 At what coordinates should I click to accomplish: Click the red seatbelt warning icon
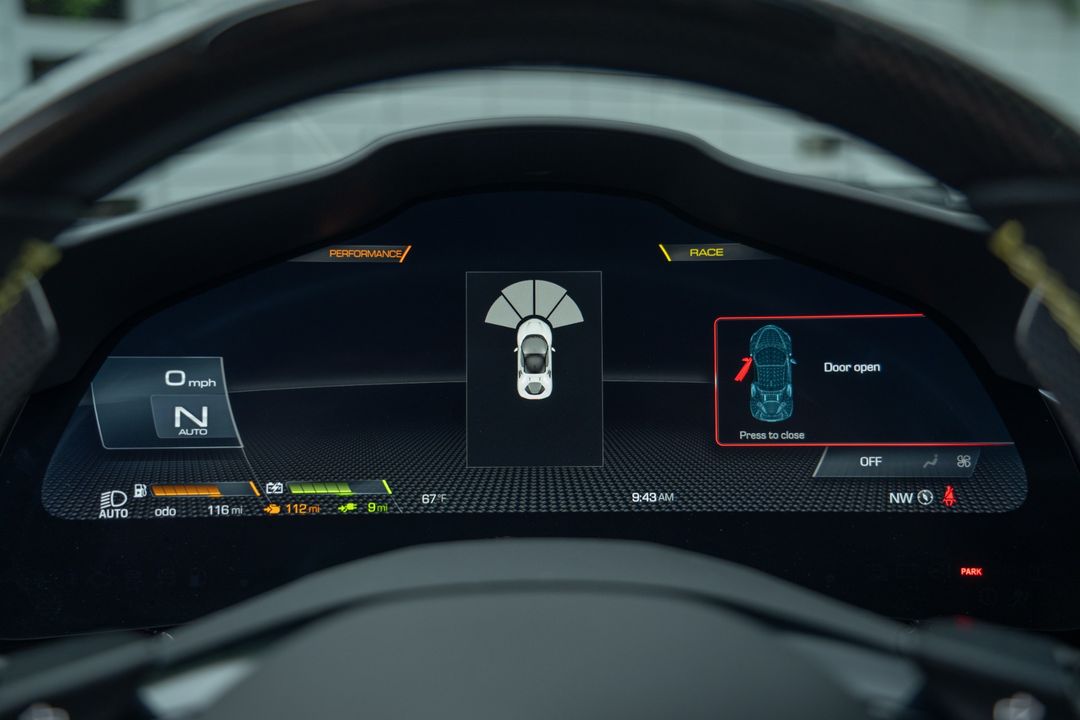[948, 496]
